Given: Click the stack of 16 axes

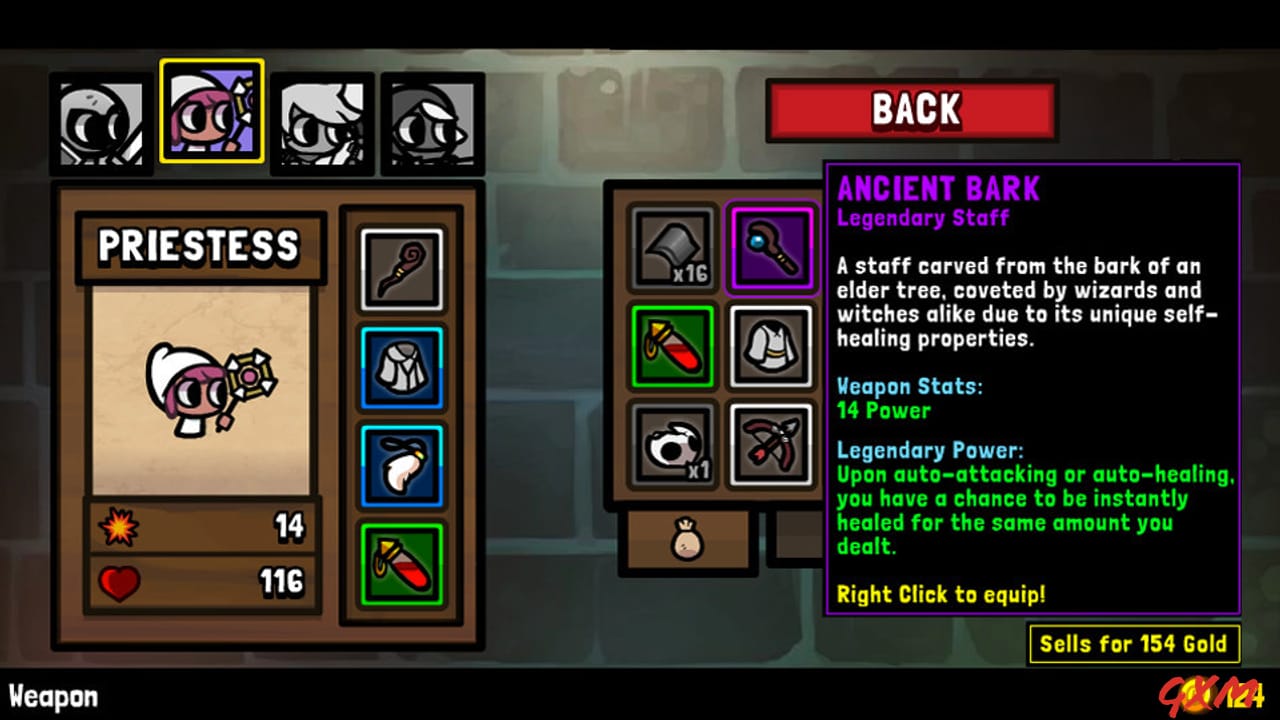Looking at the screenshot, I should [671, 247].
